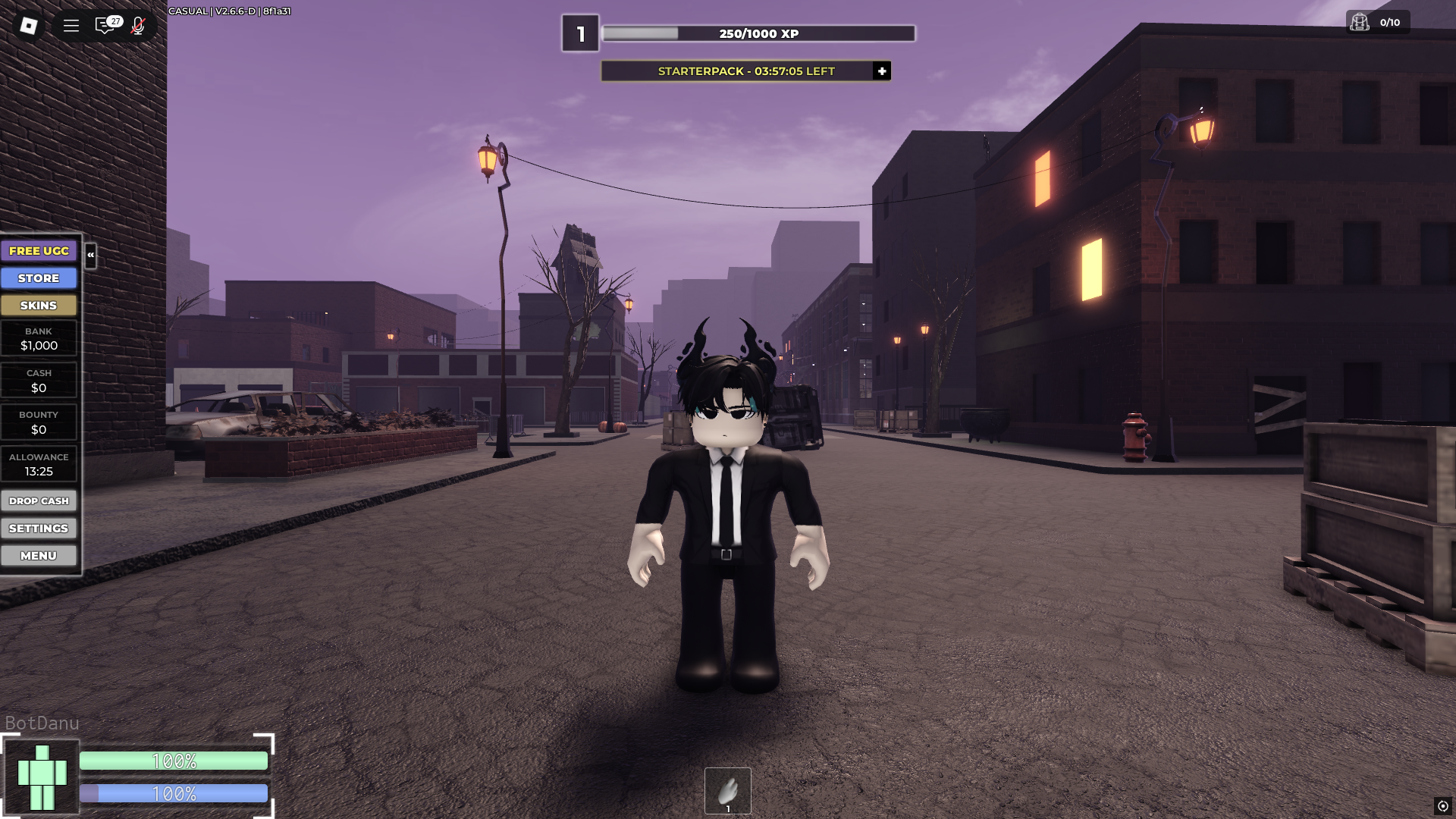The image size is (1456, 819).
Task: Expand the Starterpack banner with the plus
Action: coord(880,71)
